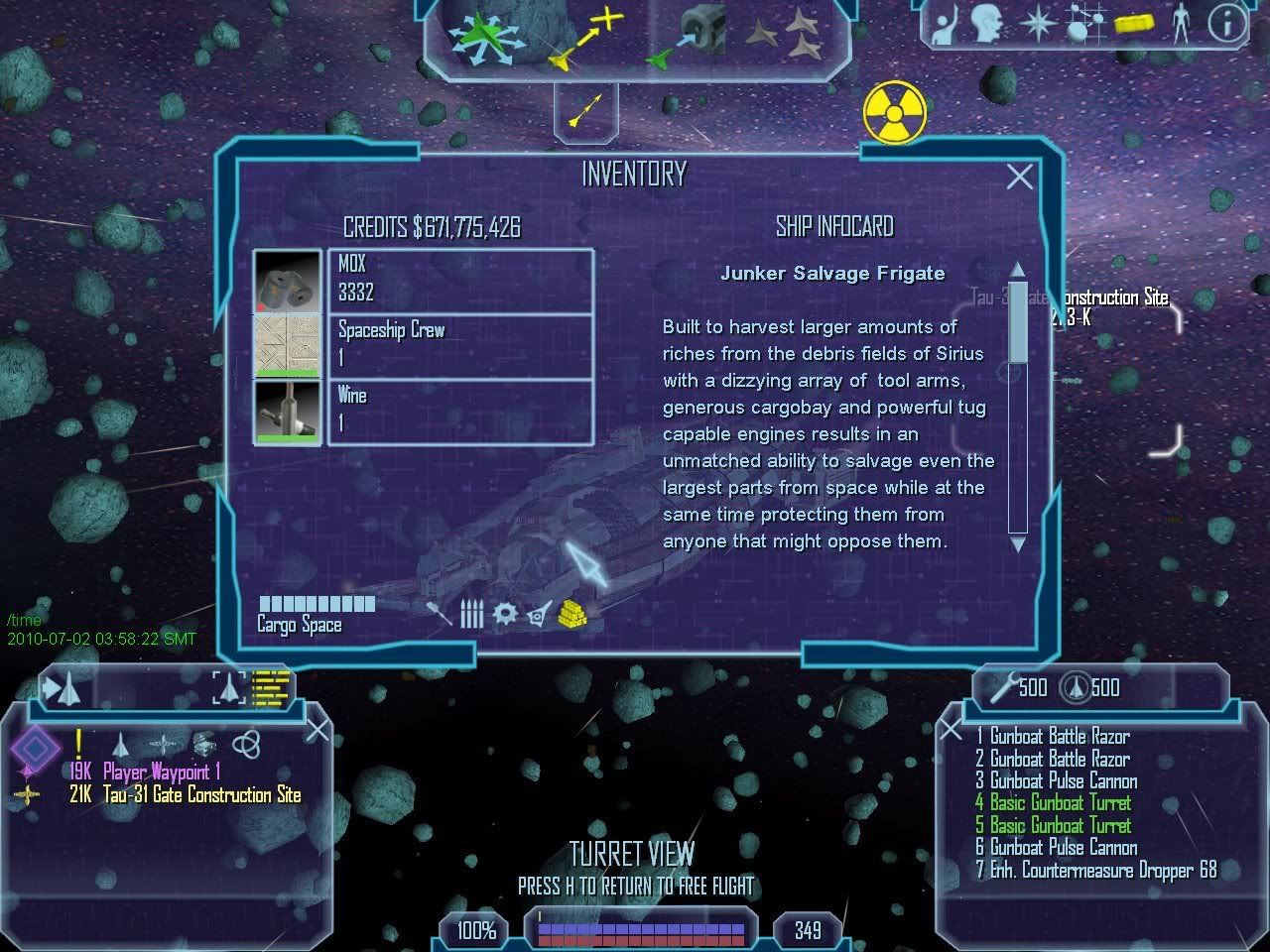Show equipment with the gear filter icon
This screenshot has width=1270, height=952.
click(x=505, y=614)
